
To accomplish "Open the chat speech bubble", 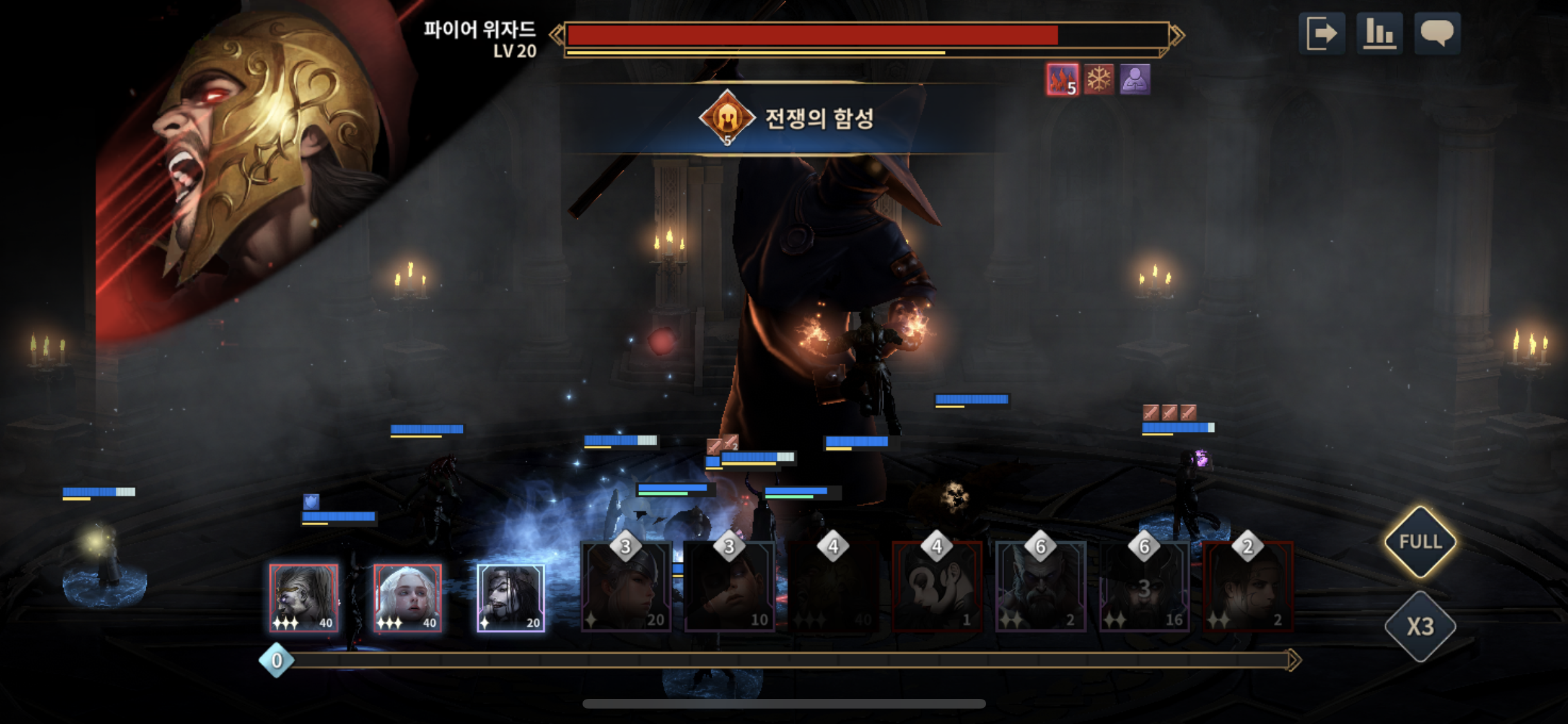I will pos(1437,33).
